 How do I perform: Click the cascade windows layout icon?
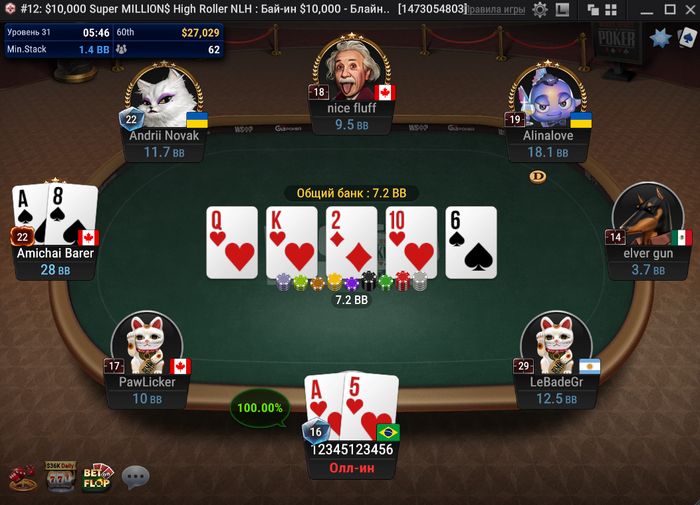(591, 9)
